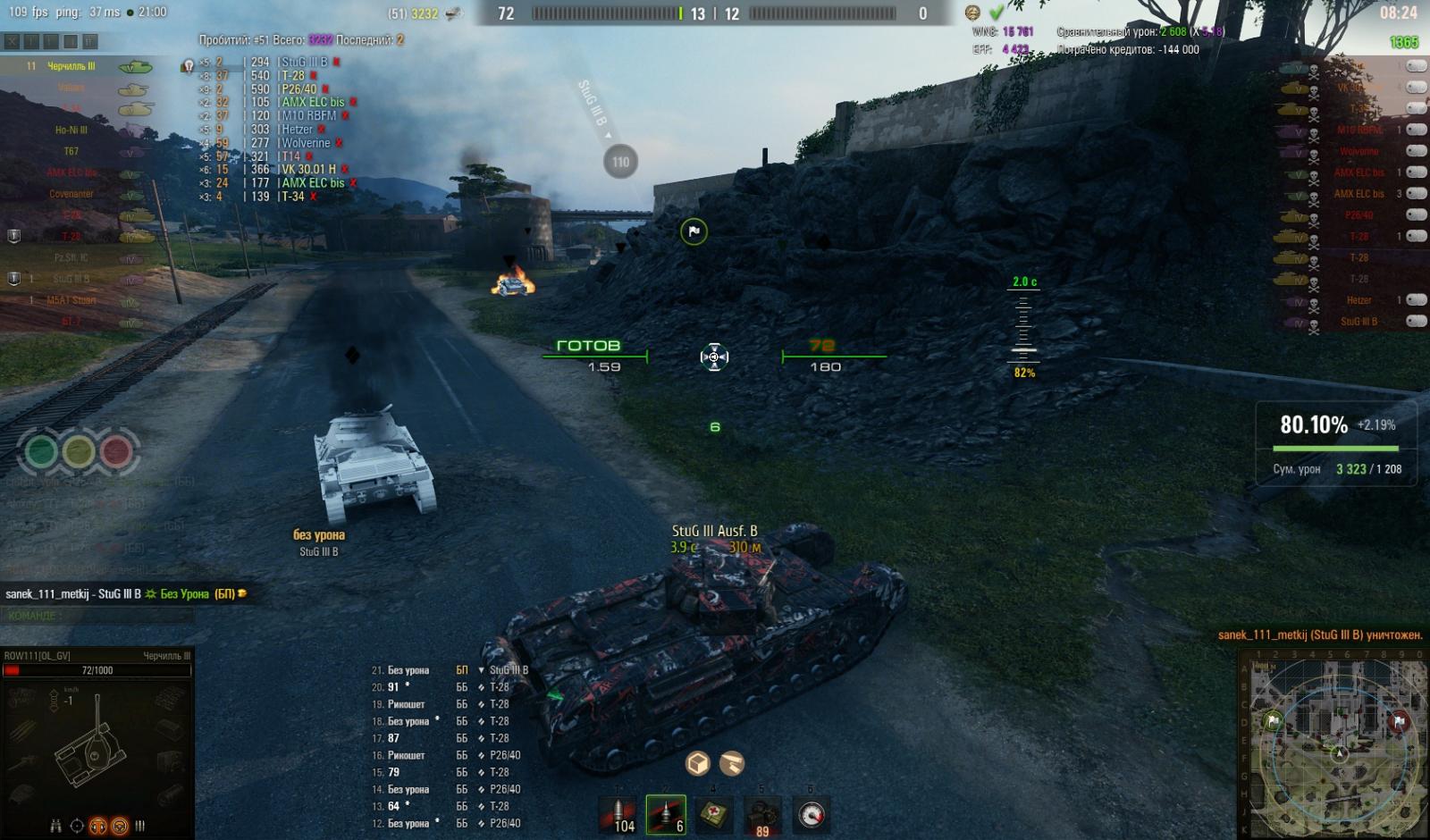The height and width of the screenshot is (840, 1430).
Task: Activate the speed gauge consumable
Action: click(x=811, y=815)
